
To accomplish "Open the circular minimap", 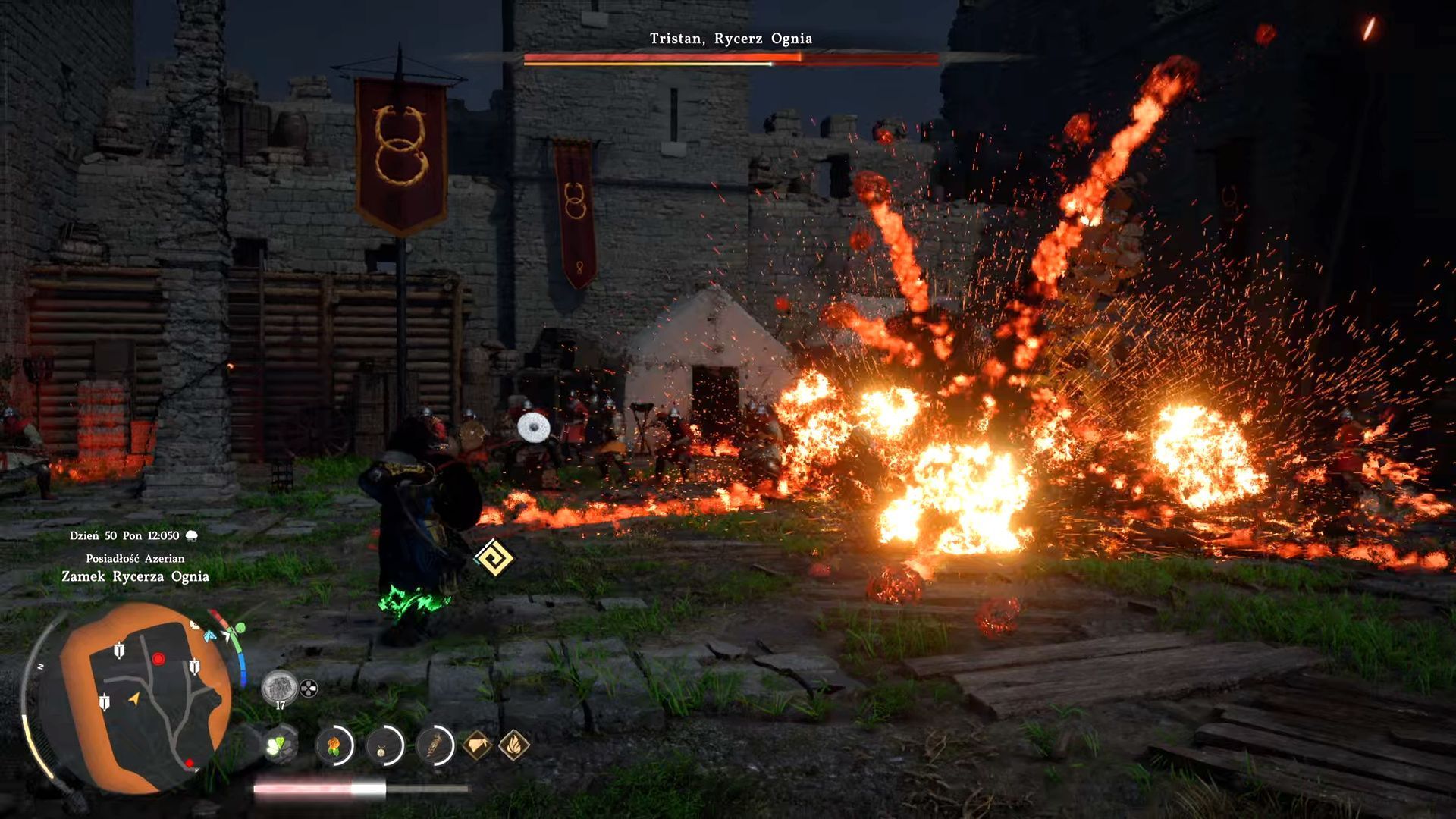I will (x=144, y=698).
